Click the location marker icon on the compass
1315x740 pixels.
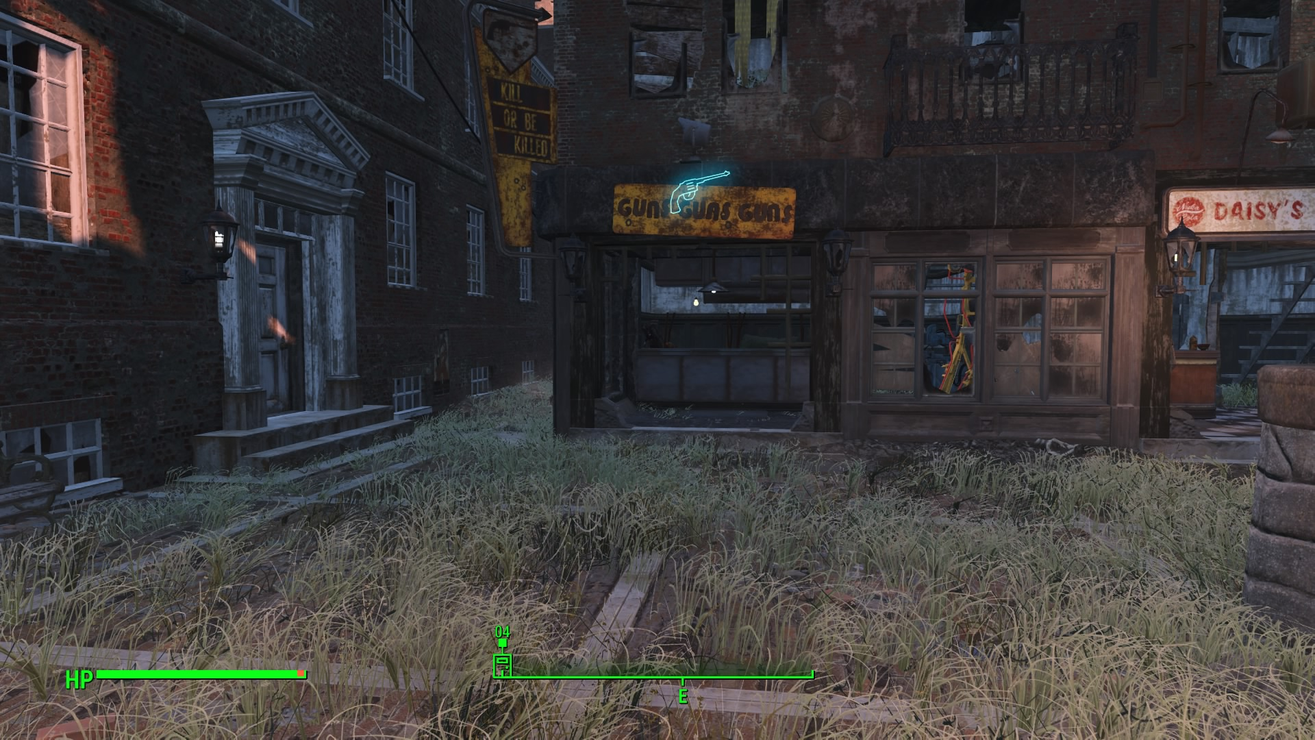click(x=502, y=663)
